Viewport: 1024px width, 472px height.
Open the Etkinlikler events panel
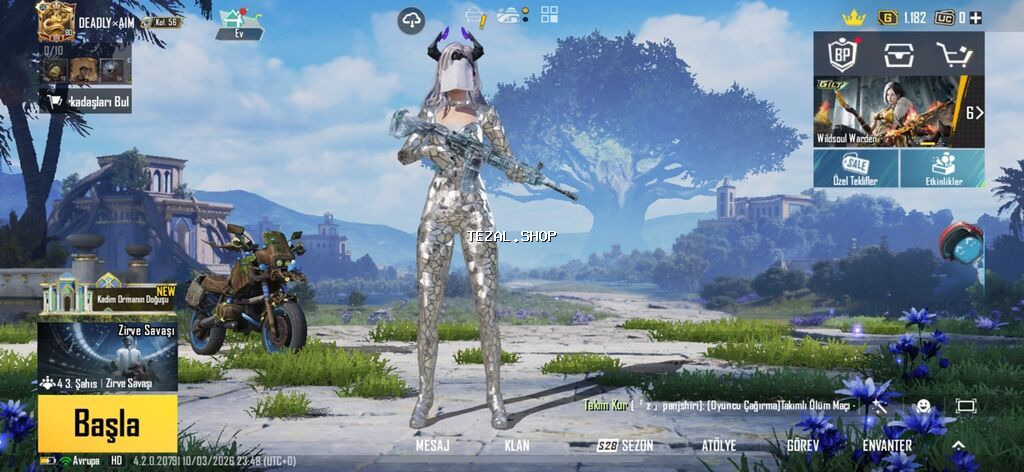click(942, 169)
